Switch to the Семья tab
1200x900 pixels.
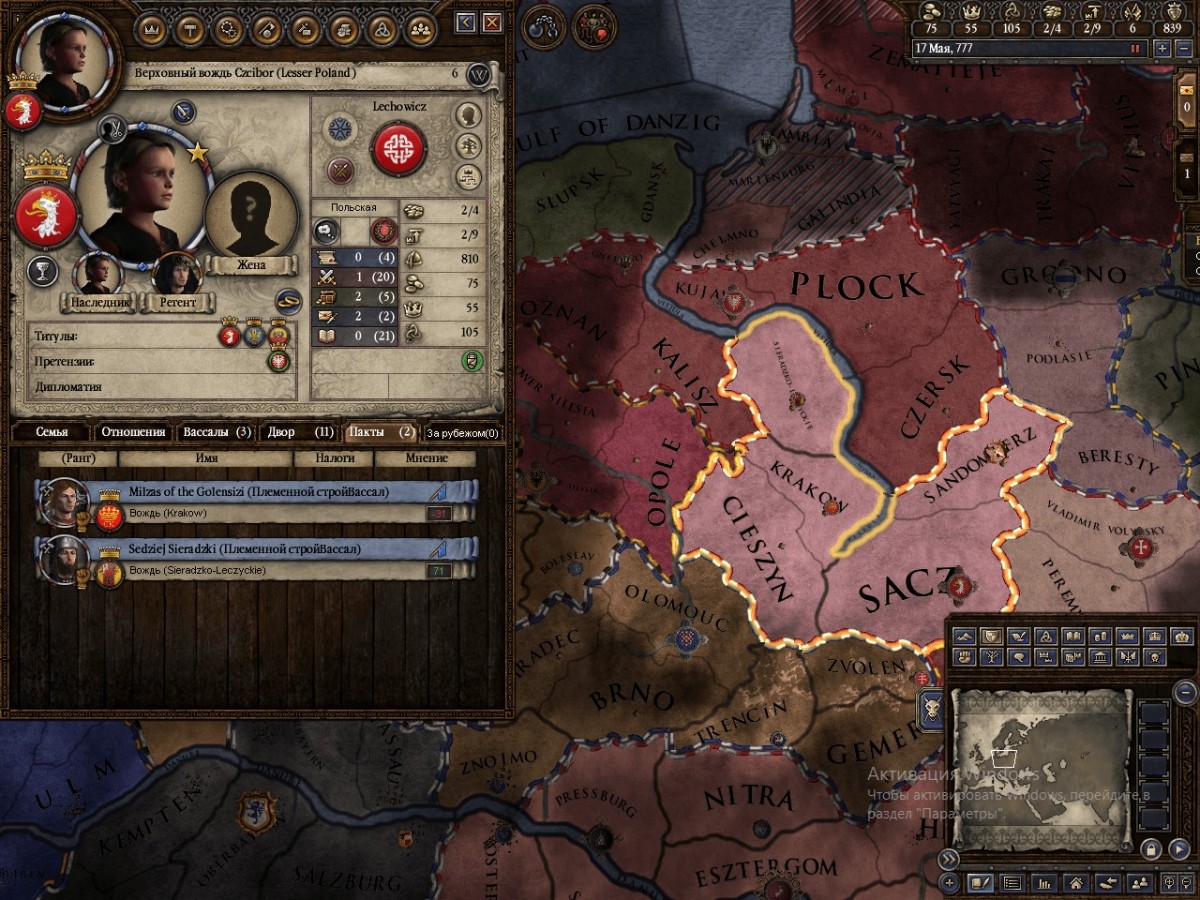pos(51,433)
